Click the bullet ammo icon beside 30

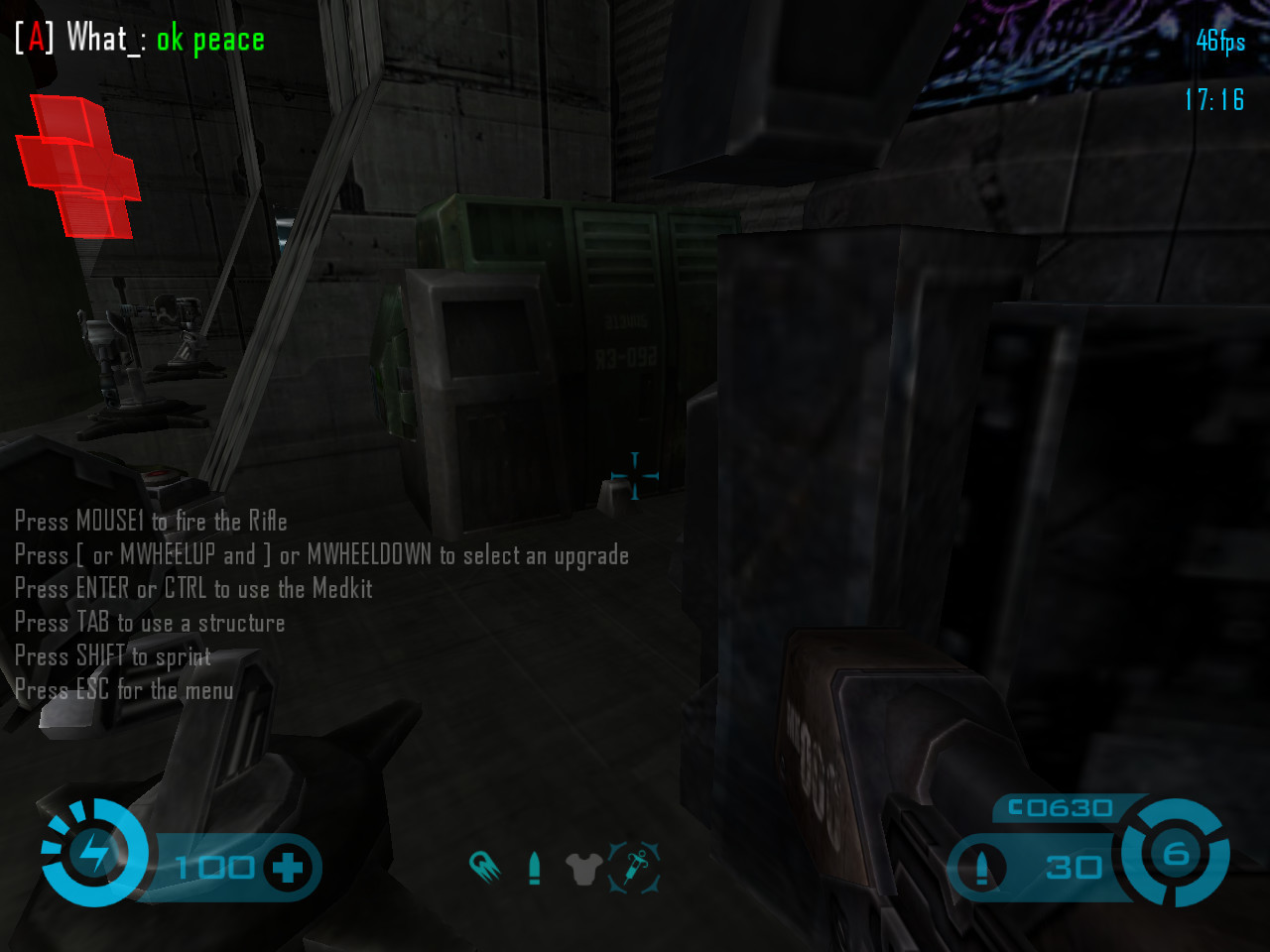pyautogui.click(x=981, y=868)
